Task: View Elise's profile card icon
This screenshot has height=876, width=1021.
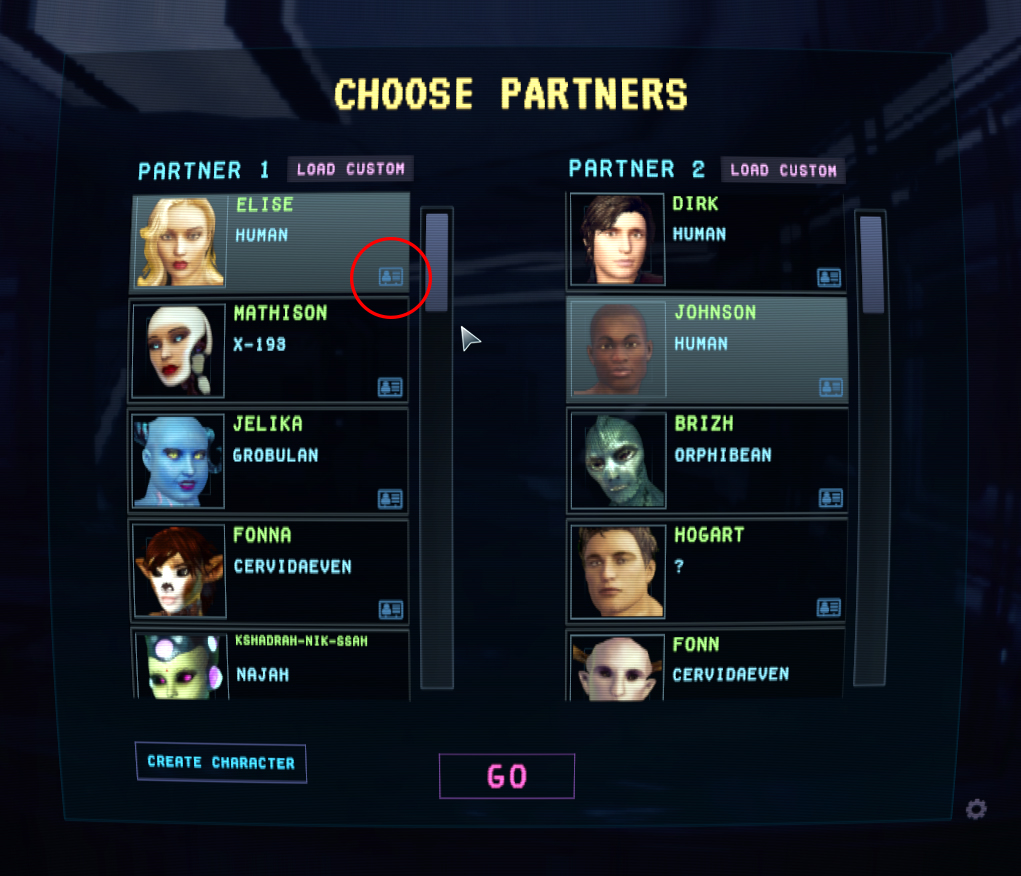Action: (391, 277)
